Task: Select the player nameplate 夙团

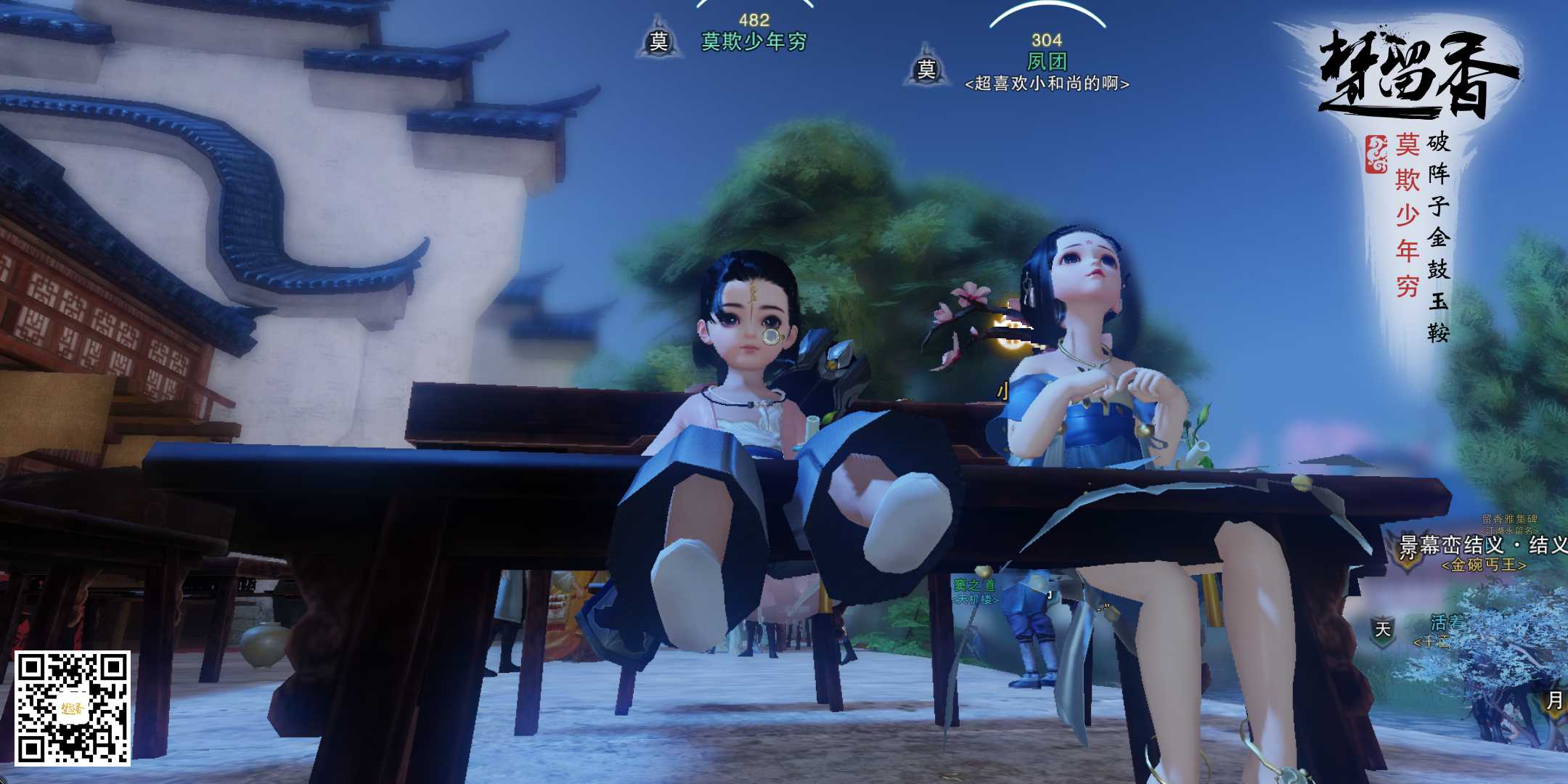Action: point(1046,61)
